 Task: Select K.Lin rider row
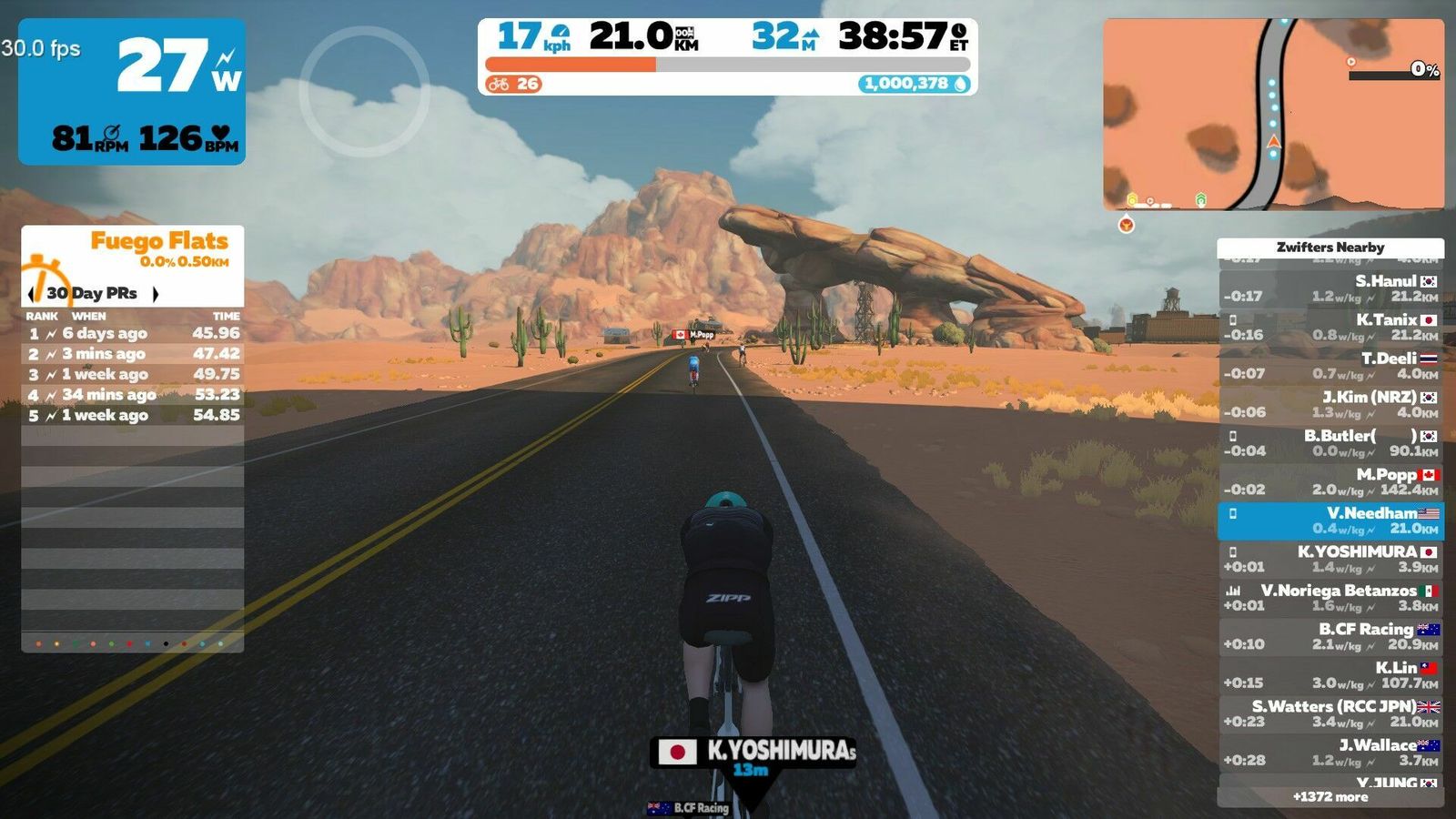pos(1330,675)
